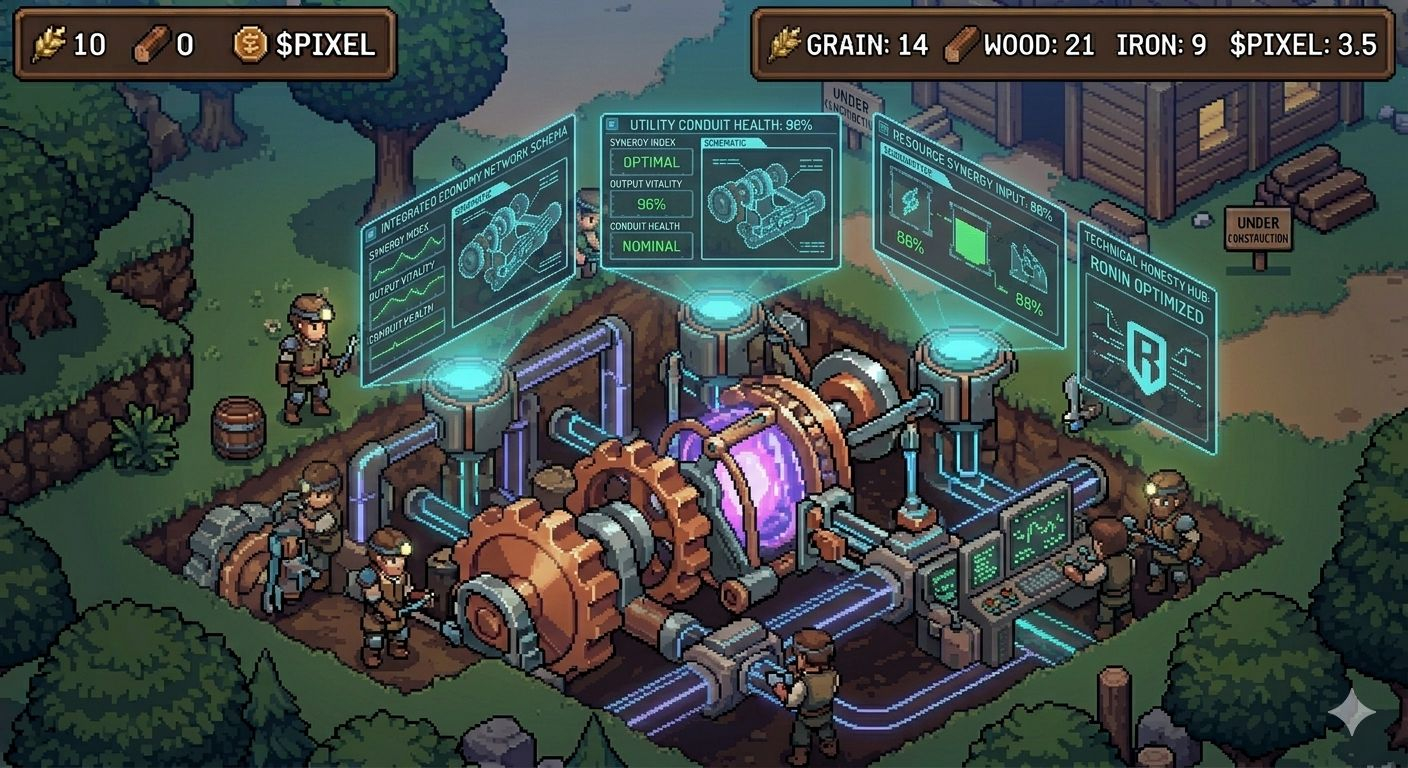Select the NOMINAL conduit health box
The image size is (1408, 768).
[651, 246]
